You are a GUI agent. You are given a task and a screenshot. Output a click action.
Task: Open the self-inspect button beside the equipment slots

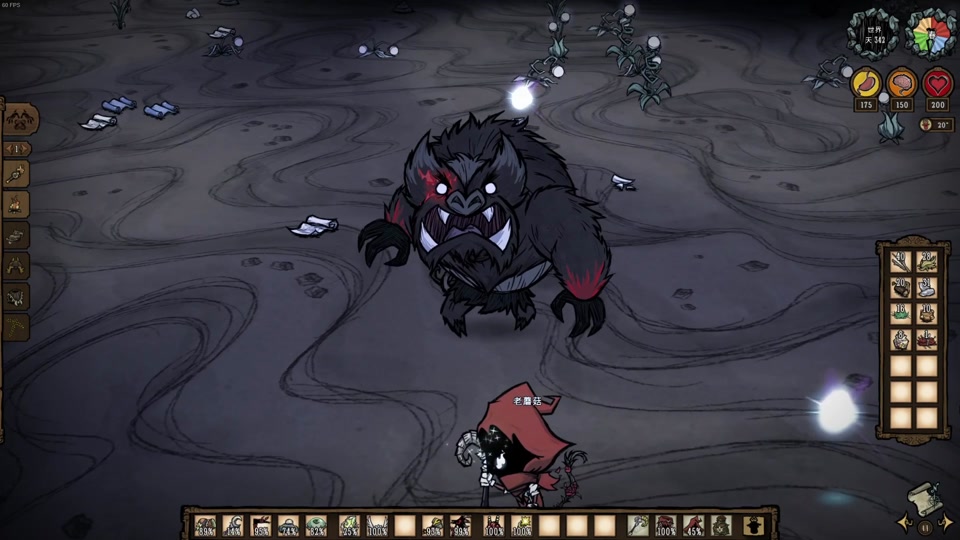[754, 525]
